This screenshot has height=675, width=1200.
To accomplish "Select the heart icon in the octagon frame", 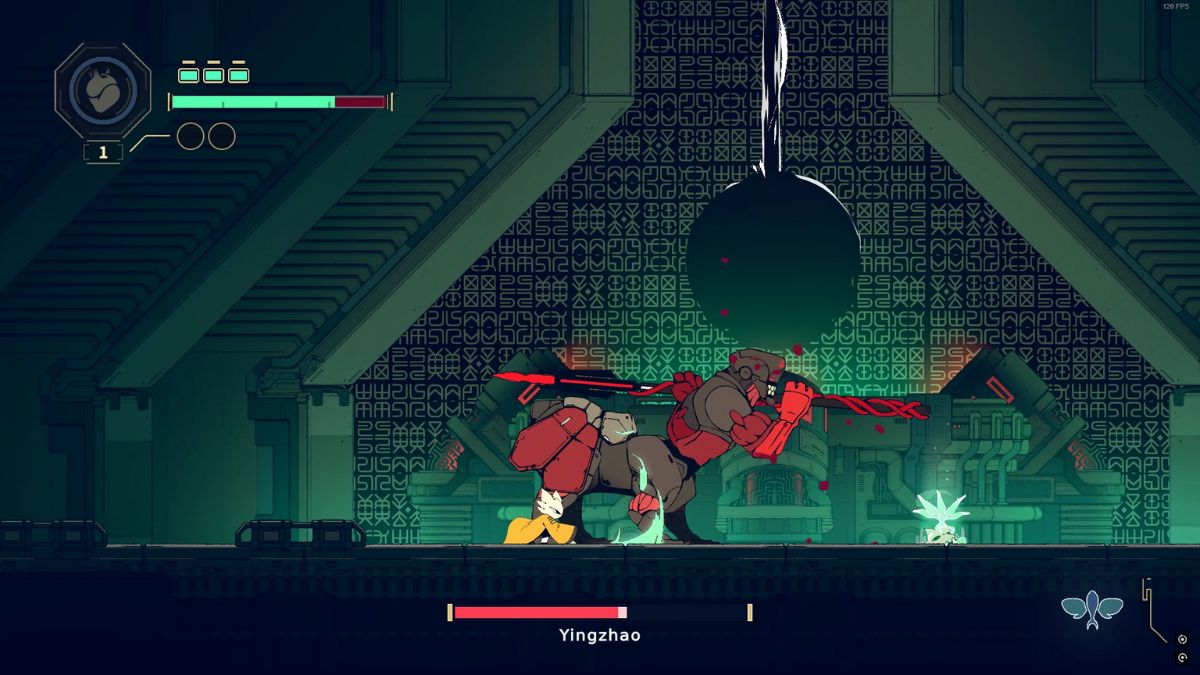I will point(102,92).
